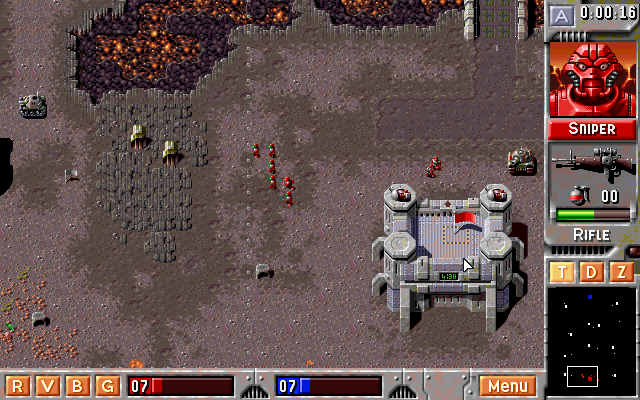
Task: Open the Menu button
Action: (508, 386)
